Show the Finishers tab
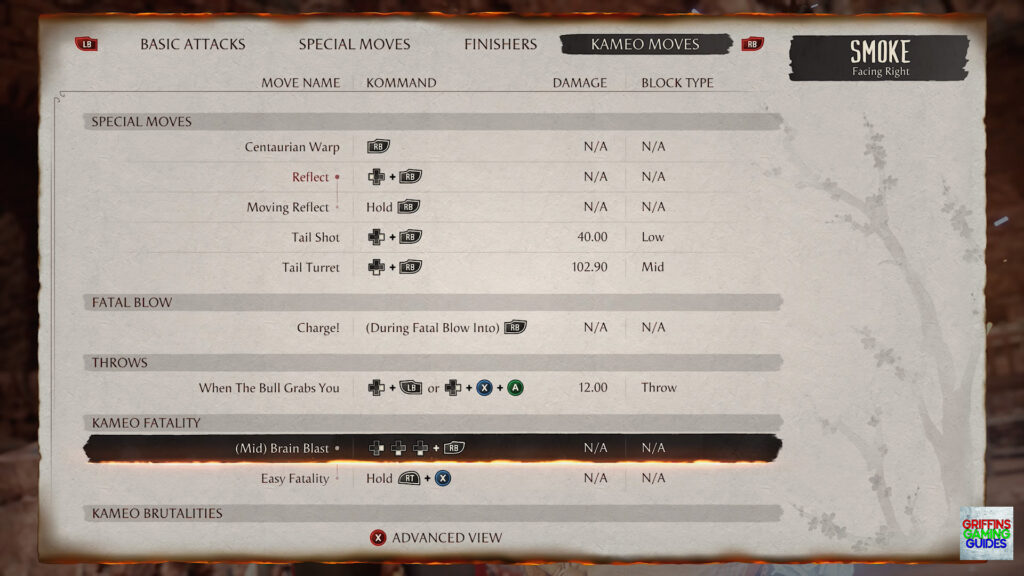Image resolution: width=1024 pixels, height=576 pixels. [500, 44]
